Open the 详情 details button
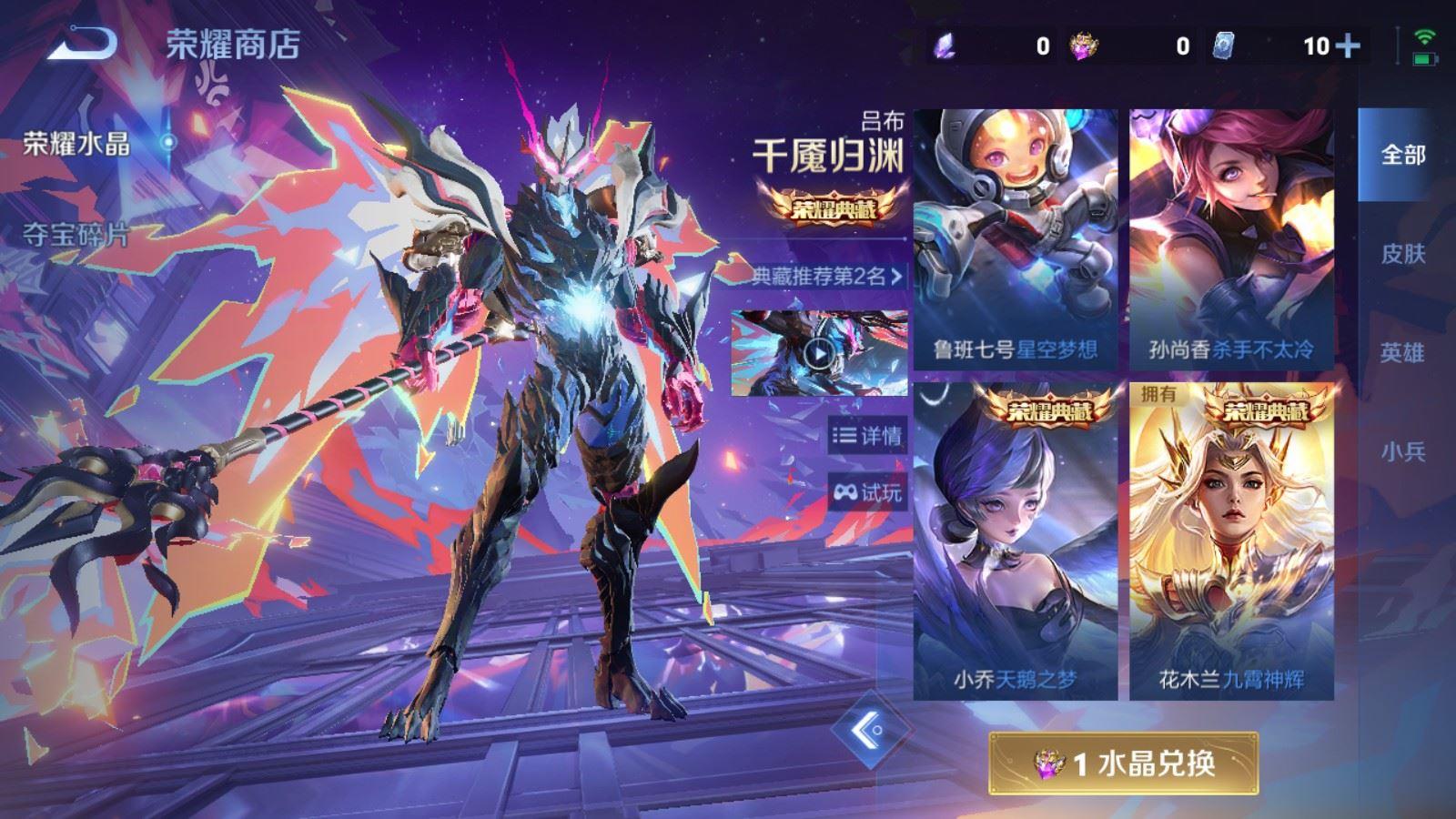The image size is (1456, 819). click(x=867, y=436)
